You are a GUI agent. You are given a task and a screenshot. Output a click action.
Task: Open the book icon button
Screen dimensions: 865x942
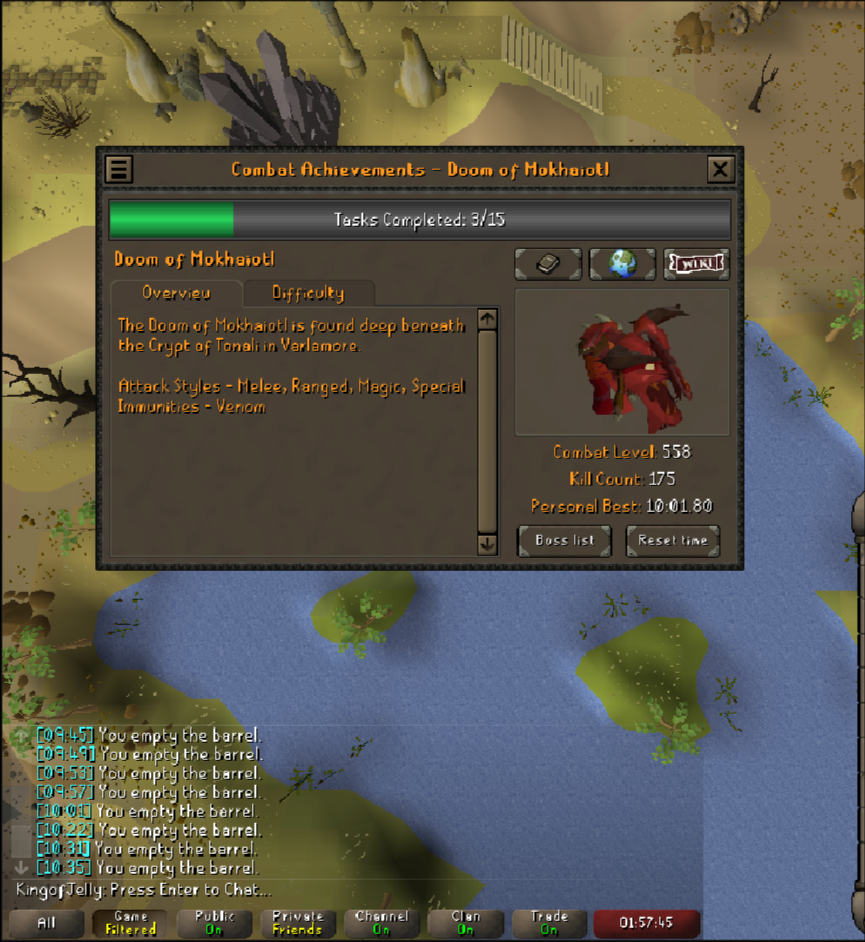coord(547,264)
